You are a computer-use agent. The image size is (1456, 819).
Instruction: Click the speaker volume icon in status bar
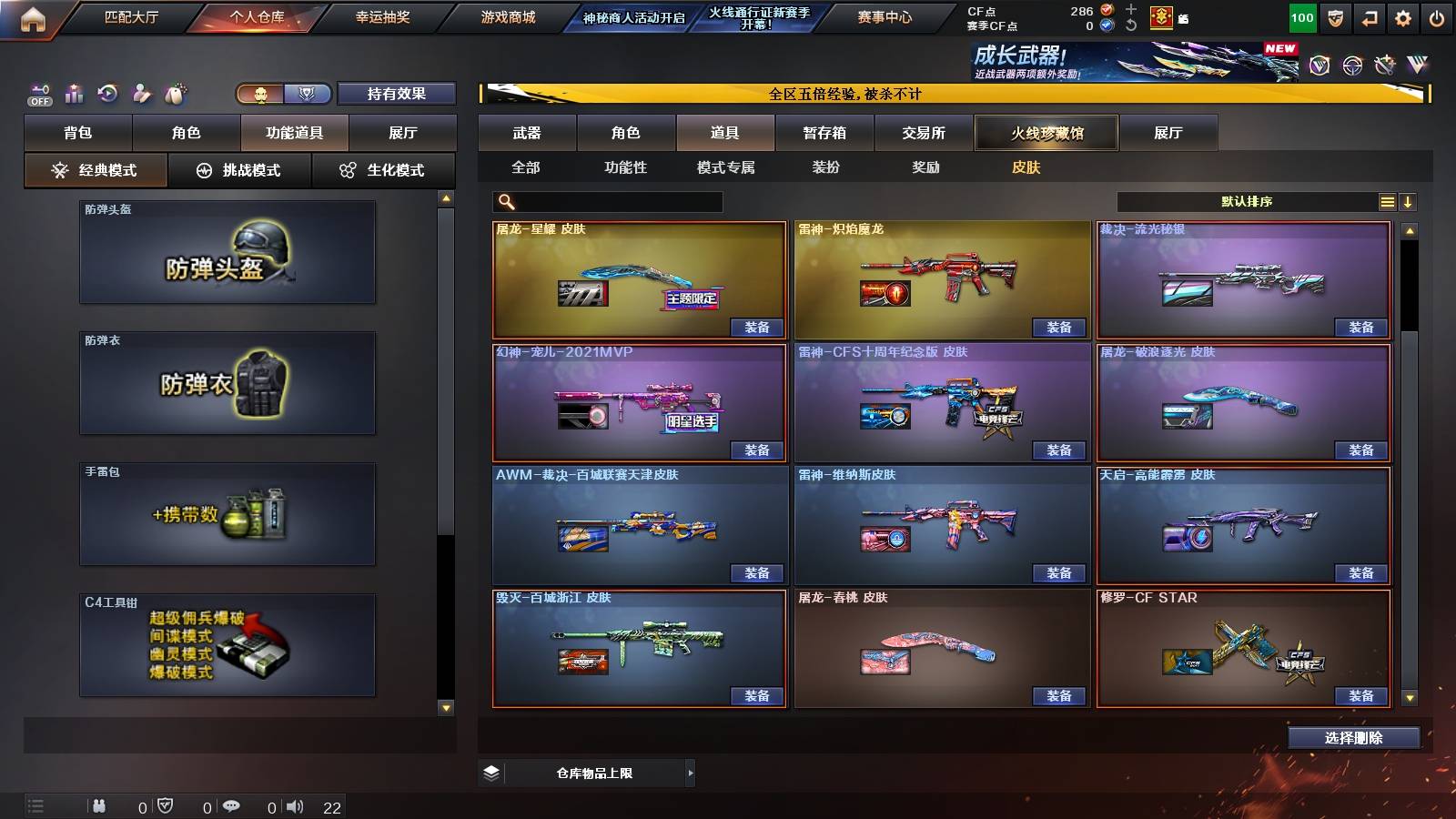295,807
